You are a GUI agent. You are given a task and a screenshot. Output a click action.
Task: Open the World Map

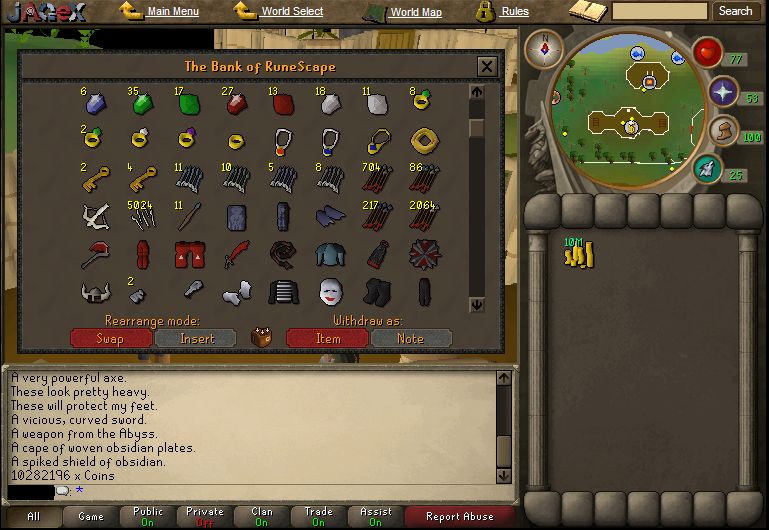415,13
